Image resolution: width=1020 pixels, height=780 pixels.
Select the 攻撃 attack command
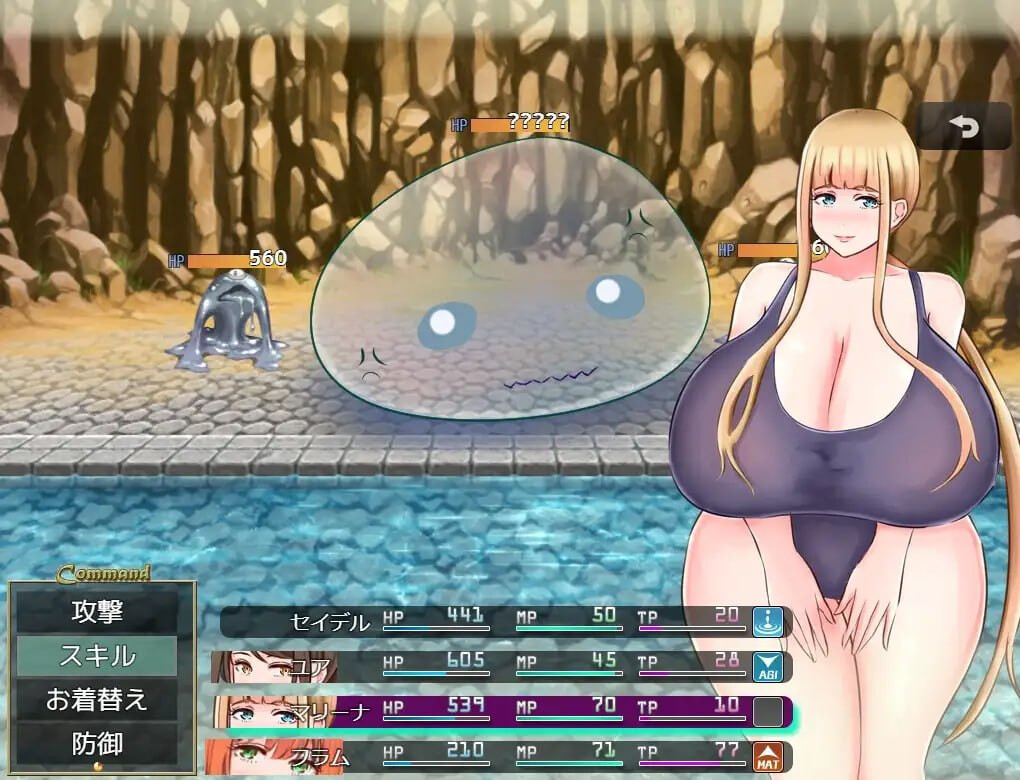coord(97,610)
